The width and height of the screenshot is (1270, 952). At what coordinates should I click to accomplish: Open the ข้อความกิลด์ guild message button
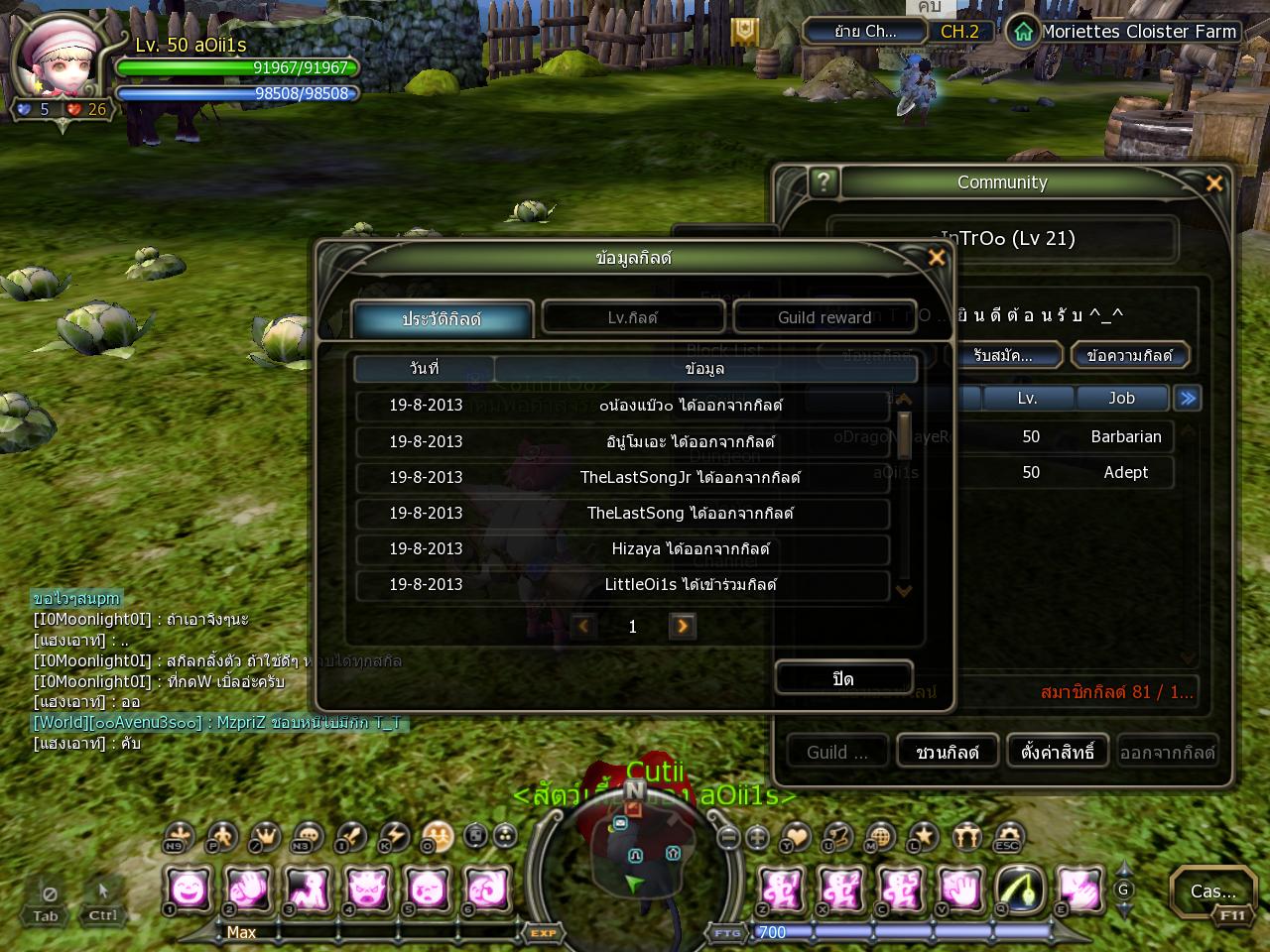tap(1129, 355)
